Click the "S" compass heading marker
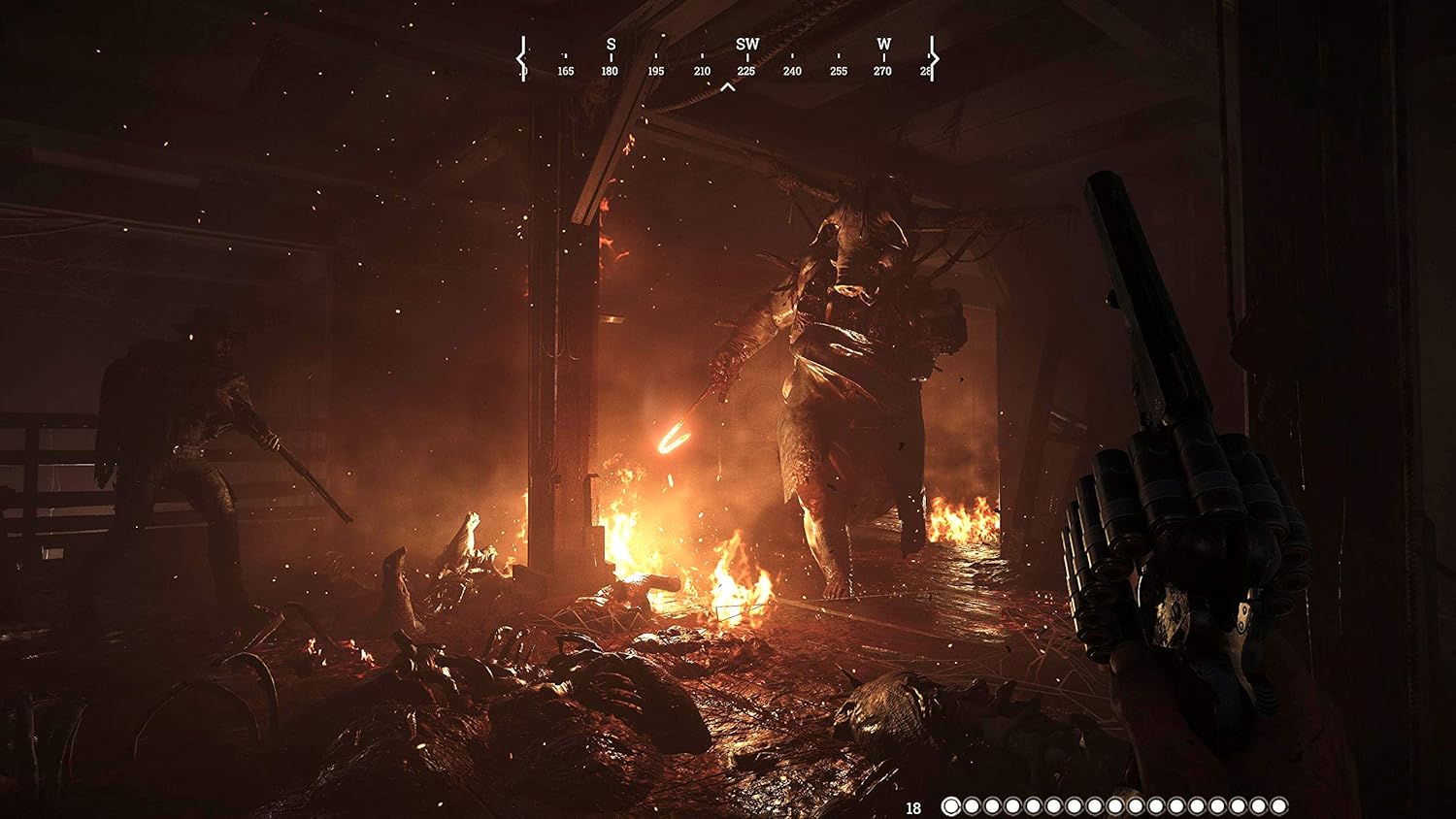Image resolution: width=1456 pixels, height=819 pixels. (611, 44)
